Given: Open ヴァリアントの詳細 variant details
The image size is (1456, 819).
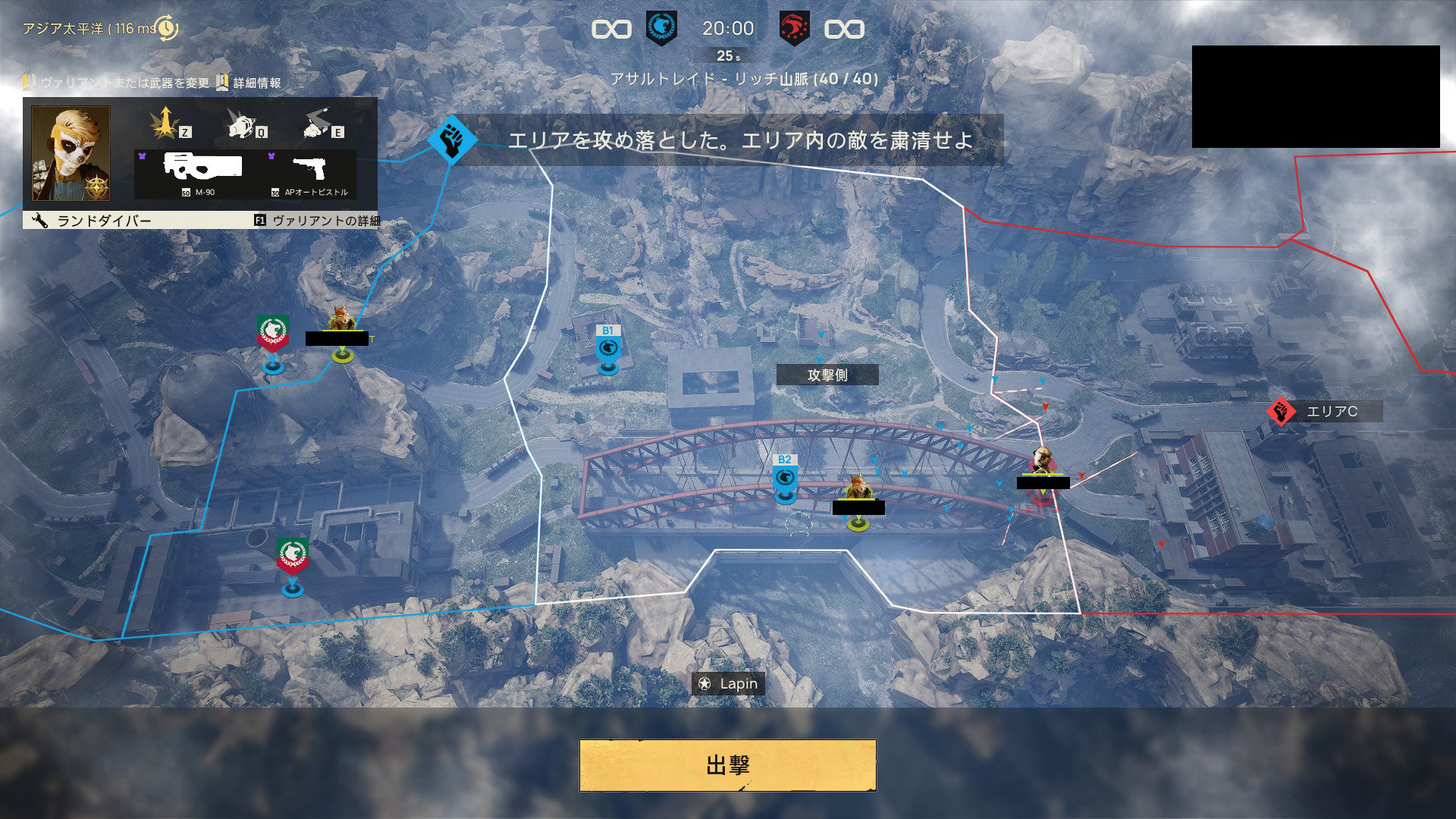Looking at the screenshot, I should point(317,221).
